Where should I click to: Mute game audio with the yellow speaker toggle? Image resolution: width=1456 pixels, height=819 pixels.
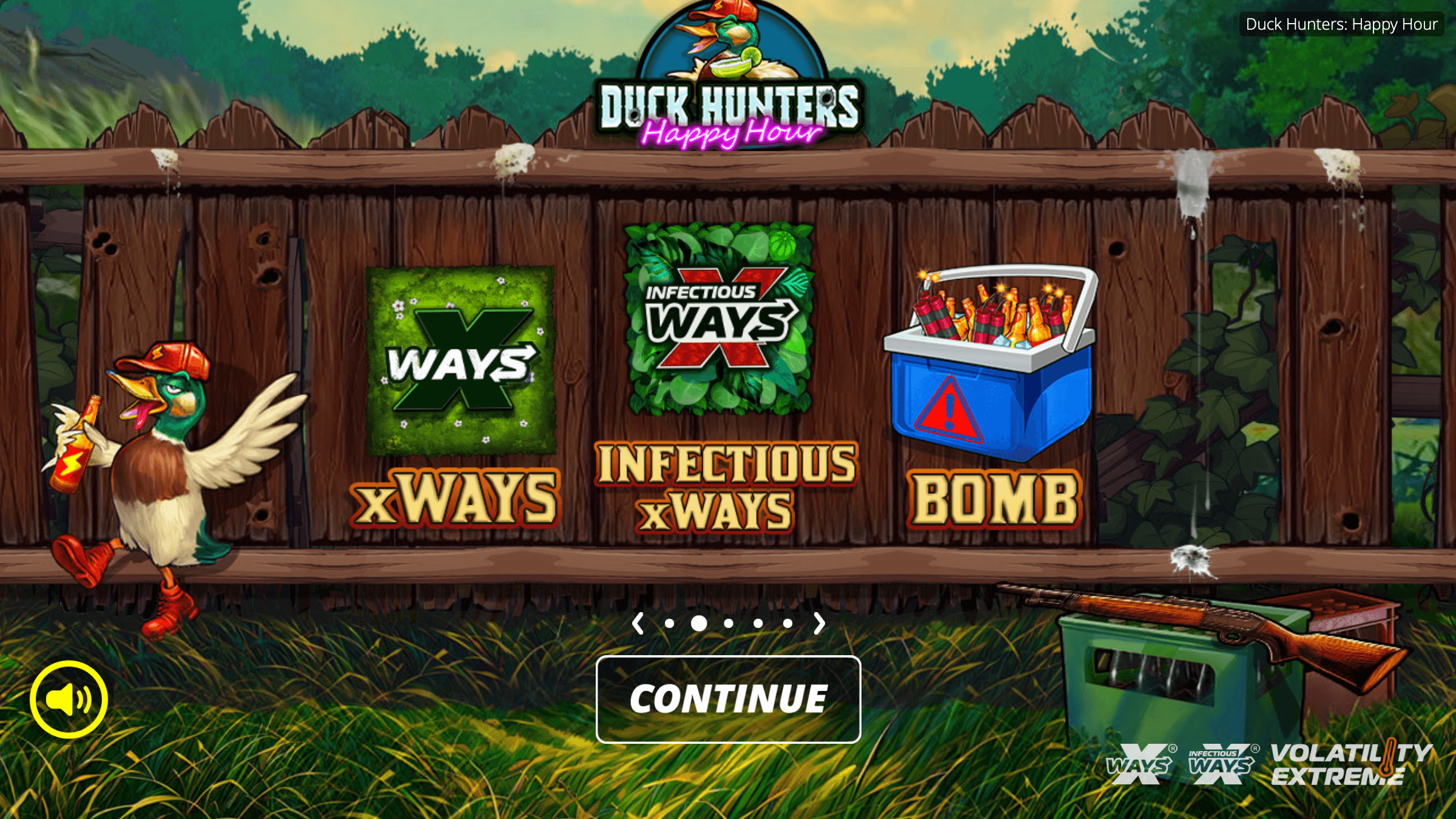pos(69,699)
